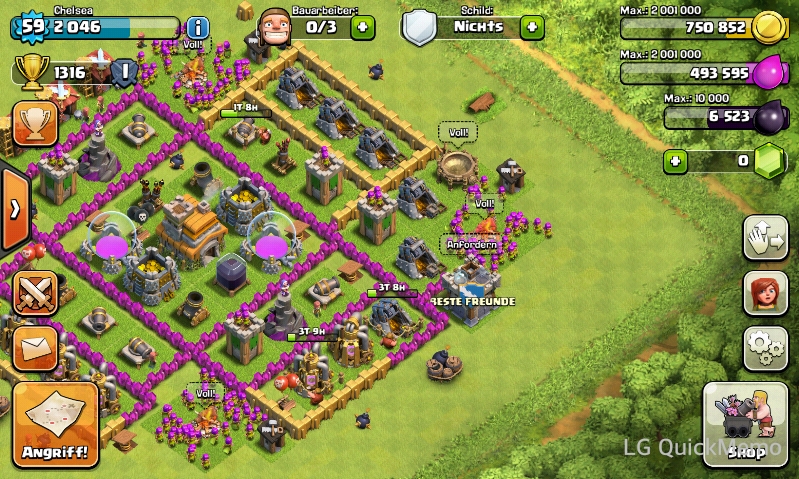Open the crossed swords battle log
The image size is (799, 479).
point(35,293)
